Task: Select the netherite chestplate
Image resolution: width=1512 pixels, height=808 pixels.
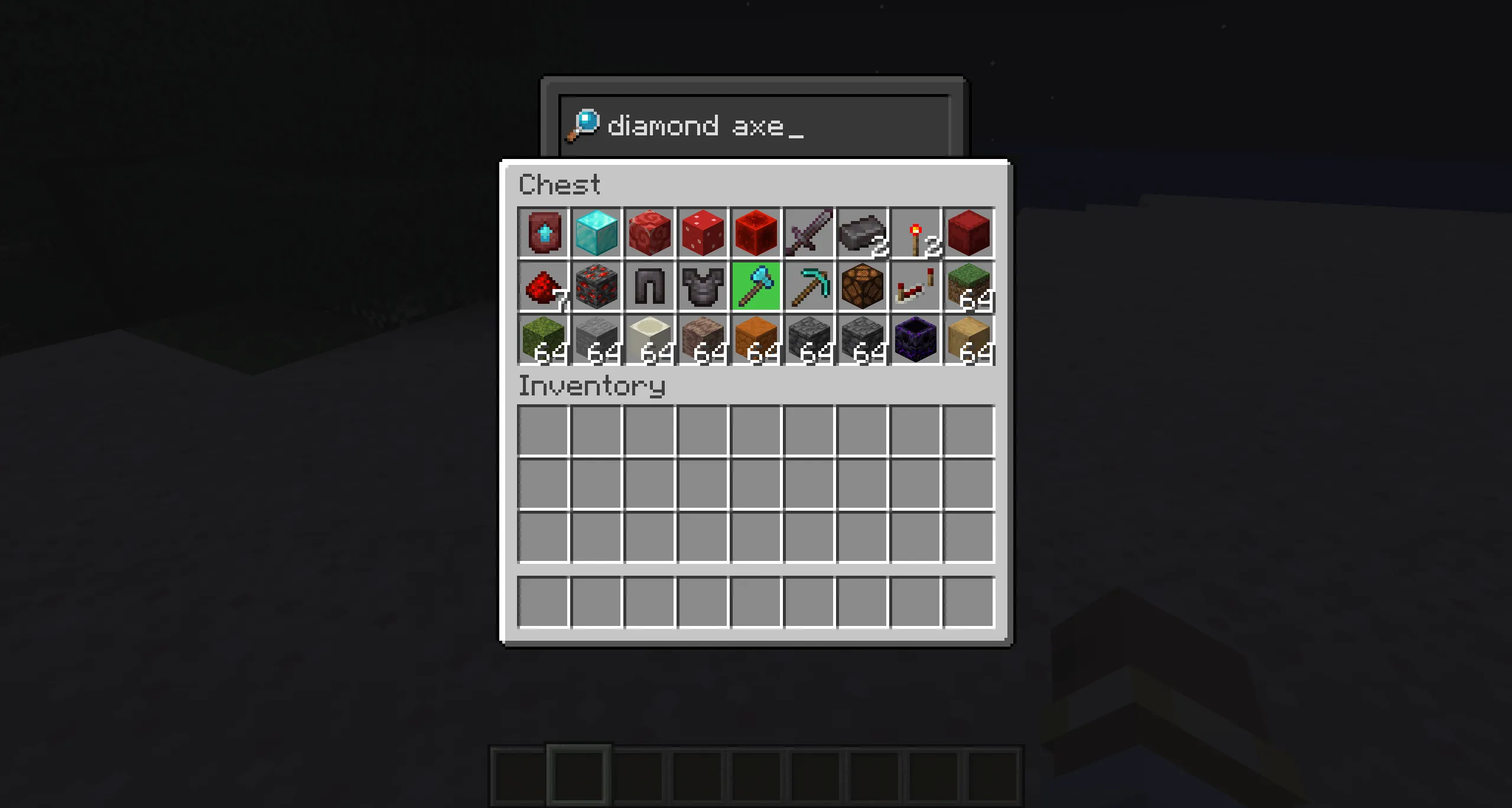Action: point(702,286)
